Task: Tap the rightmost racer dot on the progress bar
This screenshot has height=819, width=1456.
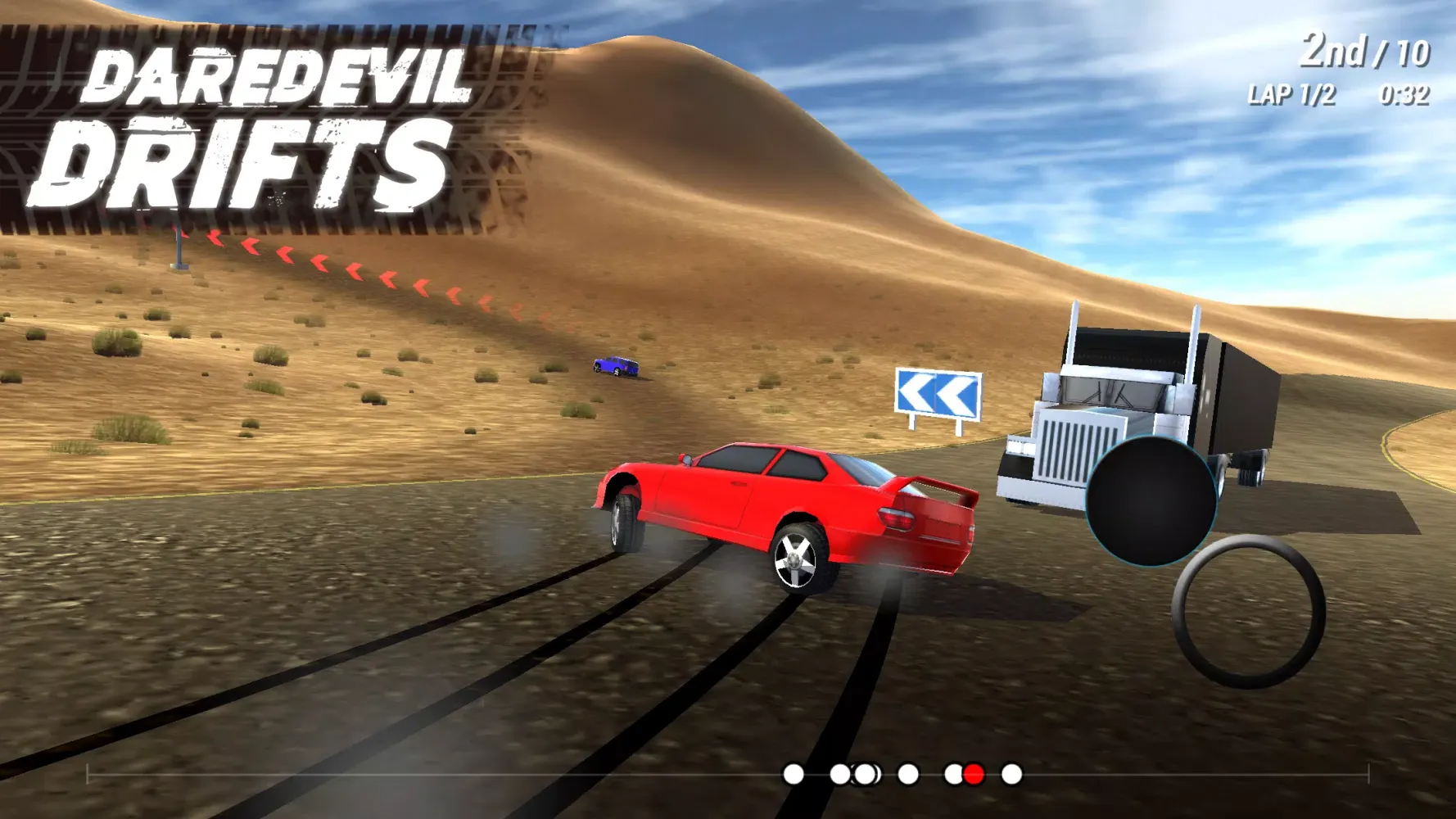Action: 1011,773
